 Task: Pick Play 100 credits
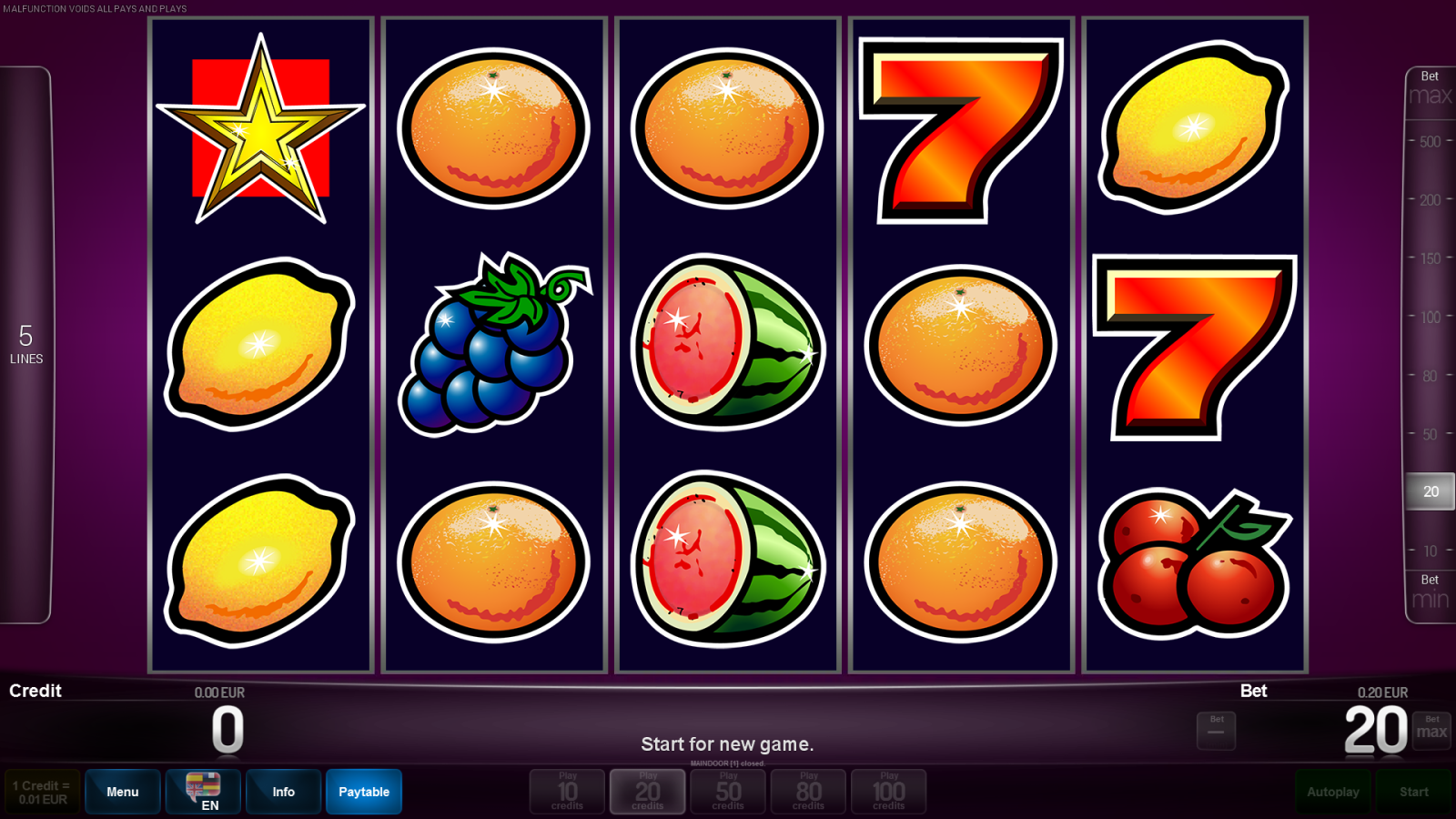(889, 792)
